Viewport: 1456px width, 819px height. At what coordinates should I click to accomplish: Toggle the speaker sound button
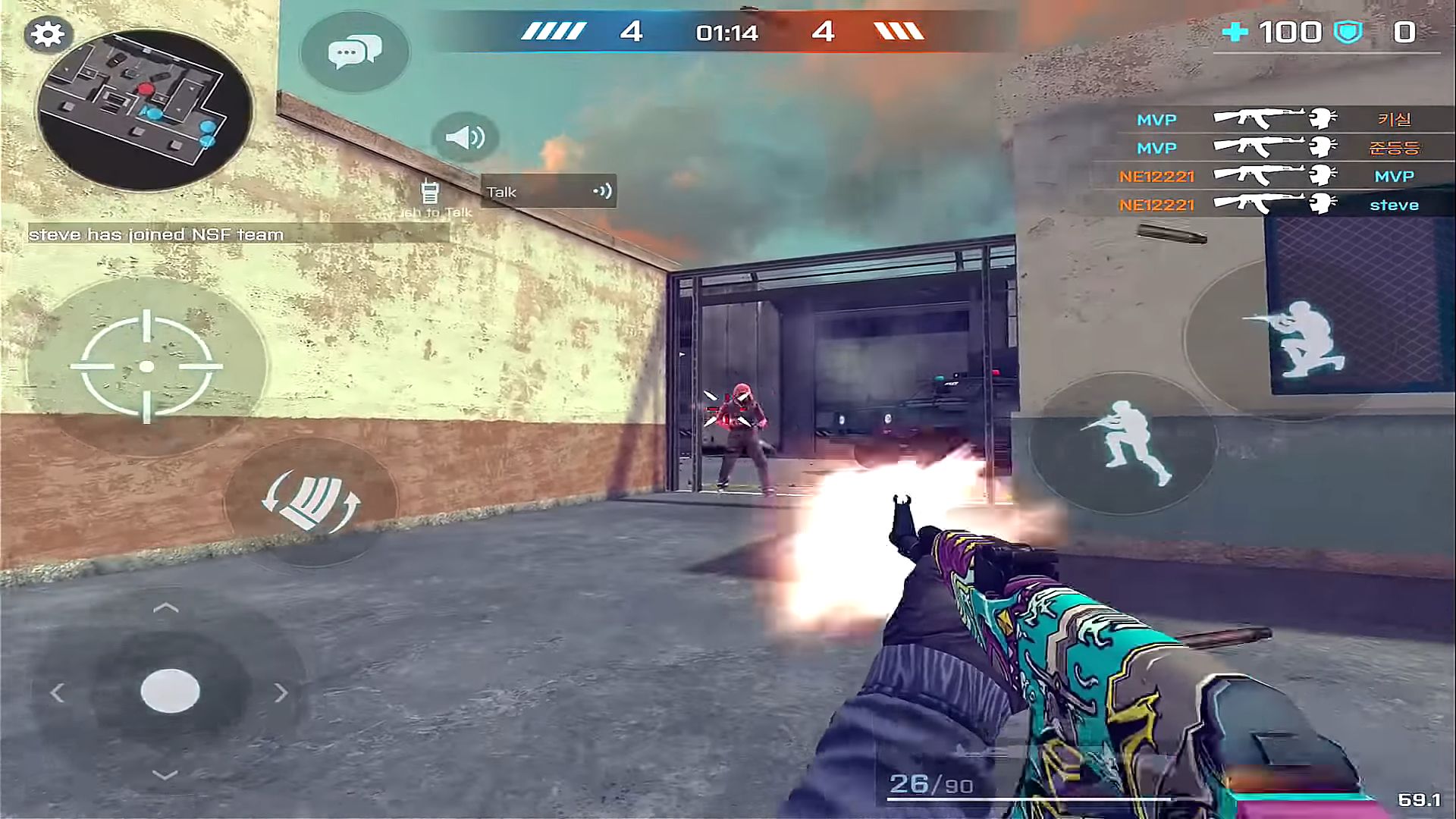(x=465, y=137)
